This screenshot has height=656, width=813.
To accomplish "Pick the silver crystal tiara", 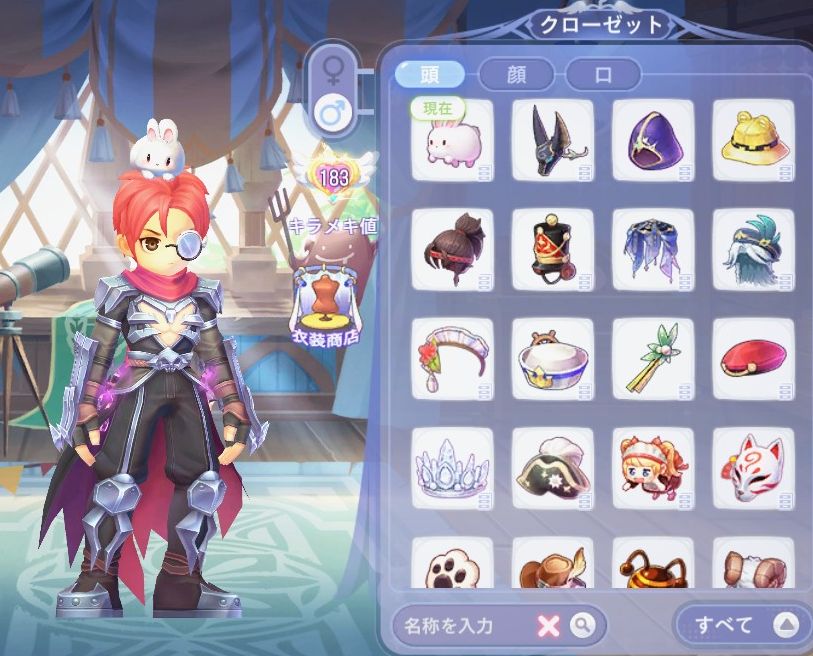I will click(x=452, y=469).
